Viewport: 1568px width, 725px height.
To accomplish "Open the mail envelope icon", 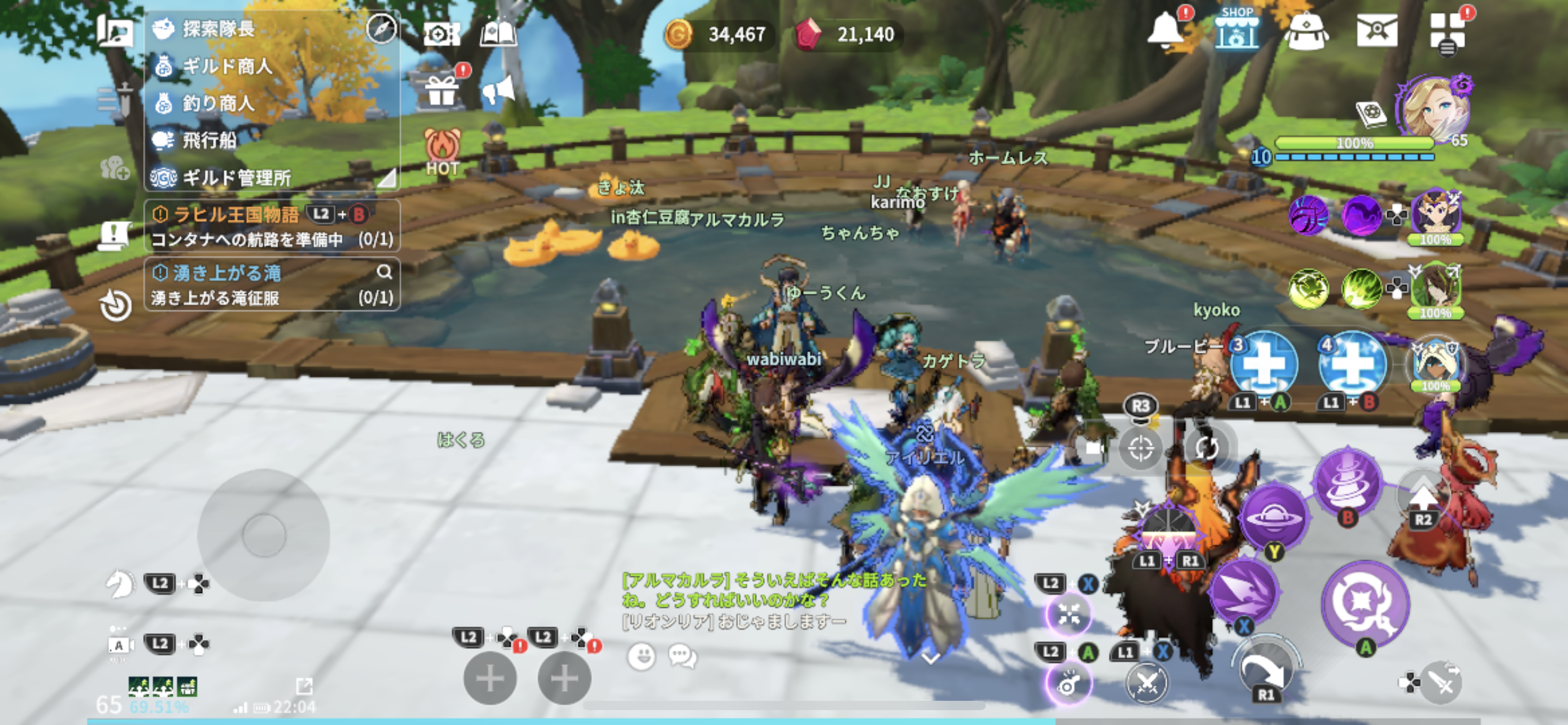I will coord(1377,30).
